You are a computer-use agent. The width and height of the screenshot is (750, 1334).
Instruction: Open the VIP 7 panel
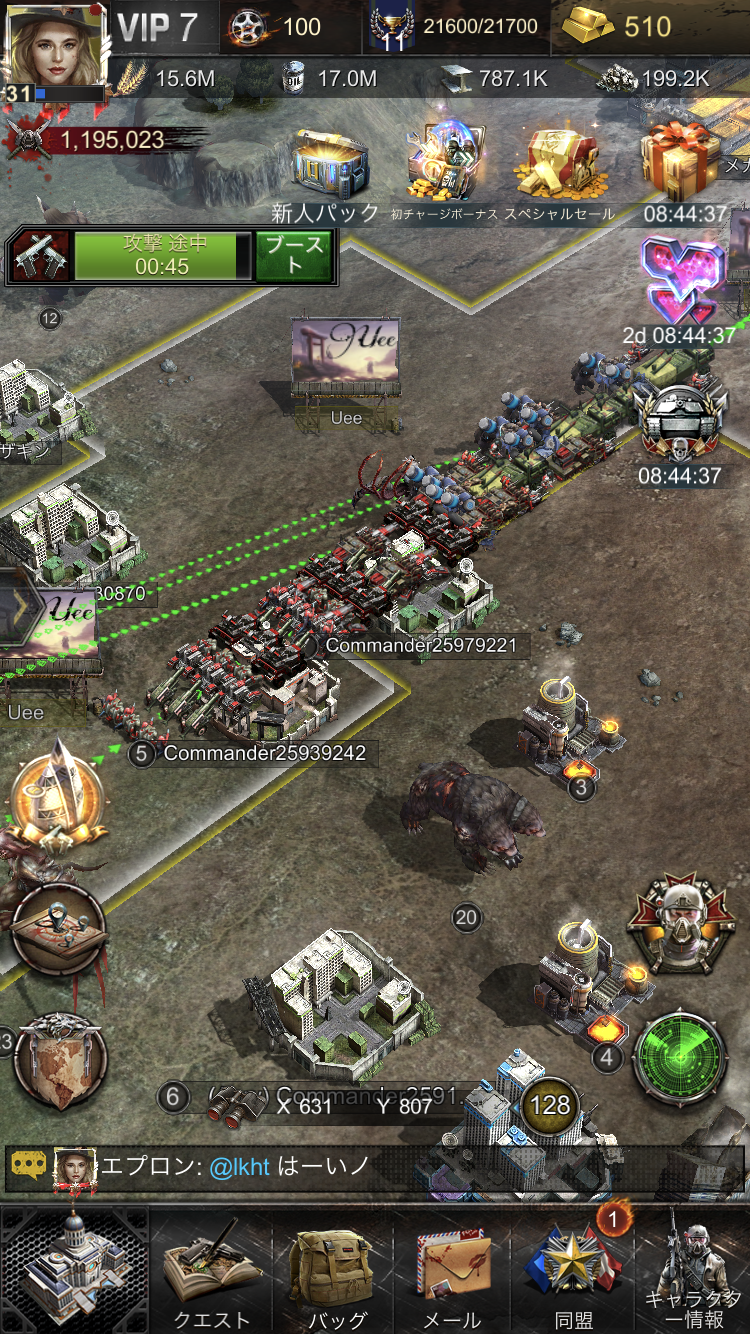tap(158, 27)
